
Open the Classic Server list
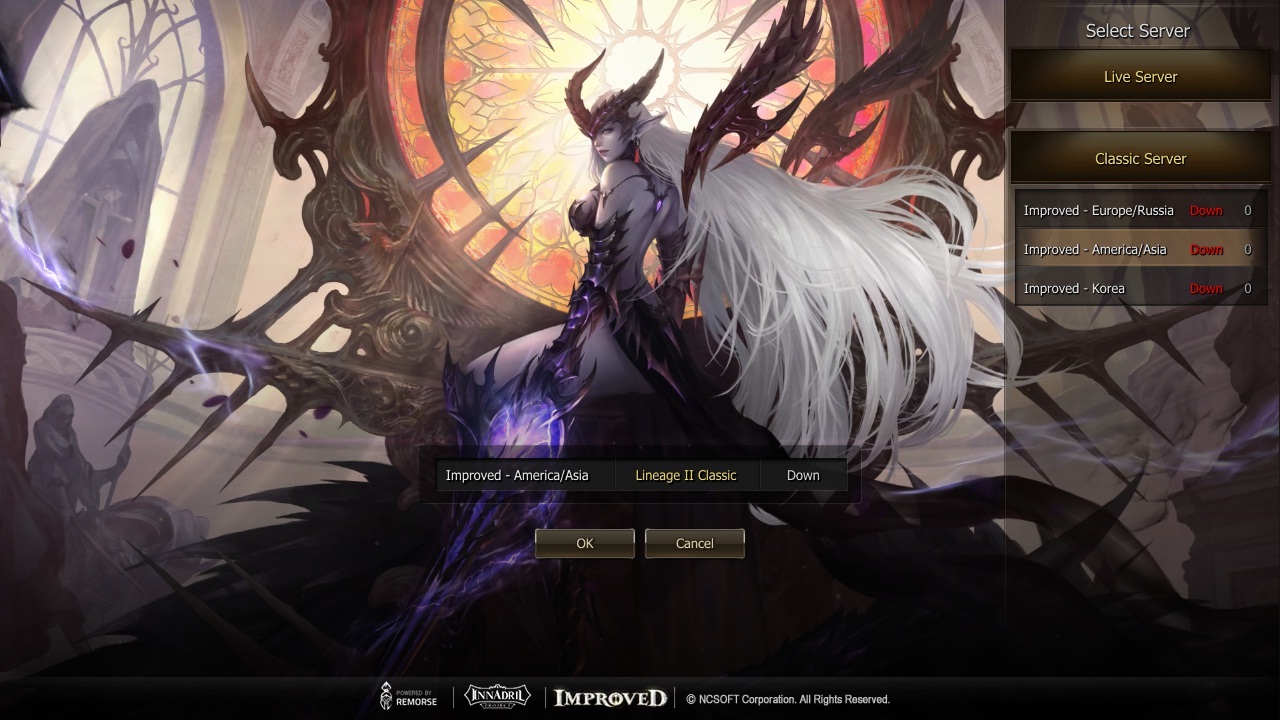[1140, 159]
